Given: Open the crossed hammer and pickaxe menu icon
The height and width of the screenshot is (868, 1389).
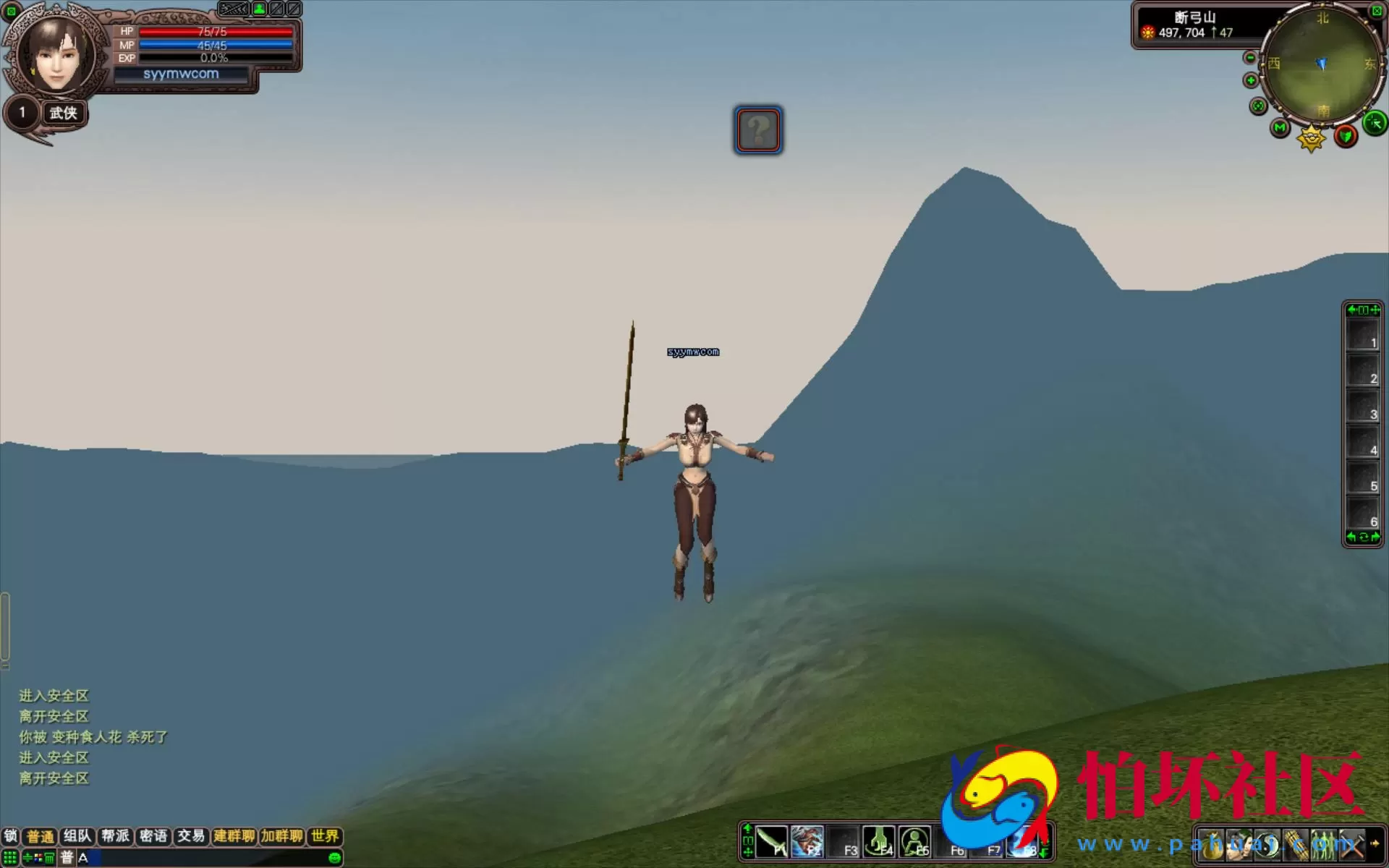Looking at the screenshot, I should [x=1350, y=845].
